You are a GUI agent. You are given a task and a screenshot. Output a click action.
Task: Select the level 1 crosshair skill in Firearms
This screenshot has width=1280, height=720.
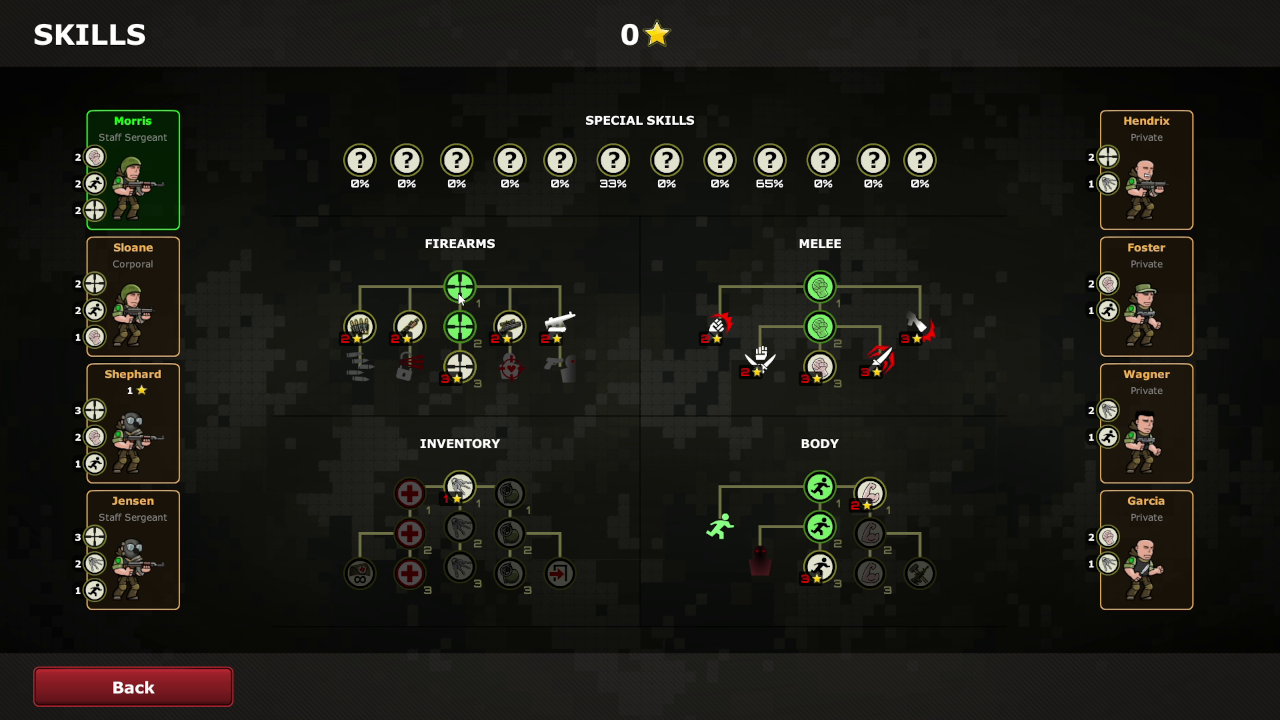(460, 287)
